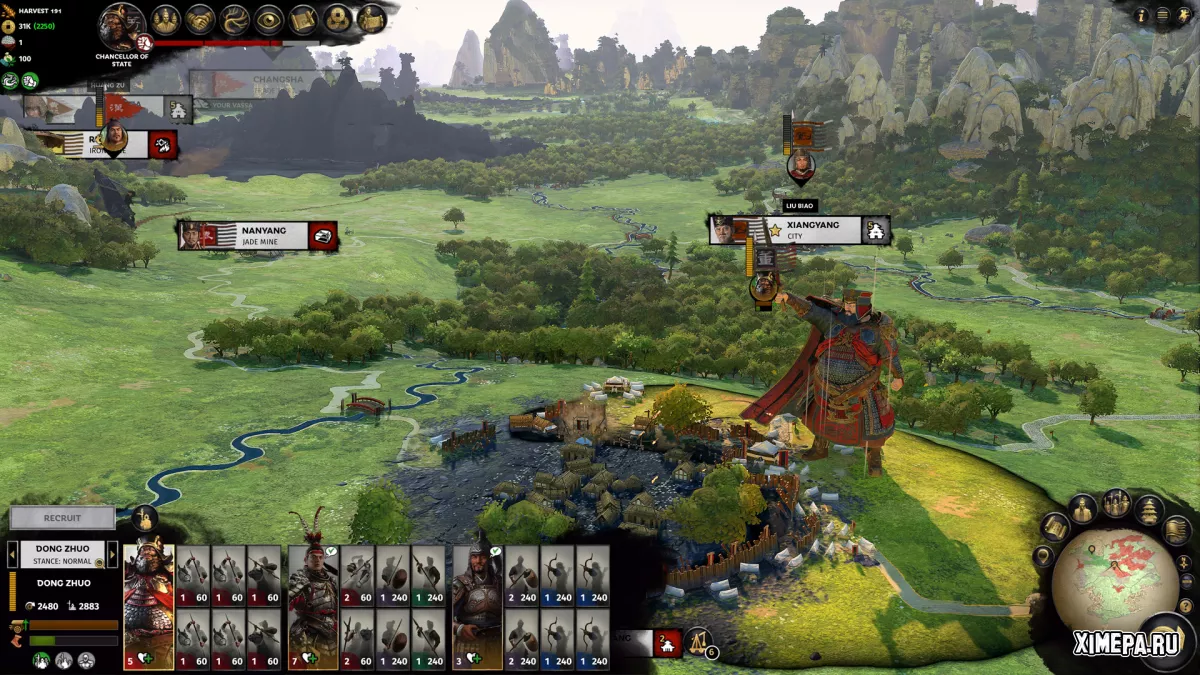Open the reforms tree panel

coord(235,19)
